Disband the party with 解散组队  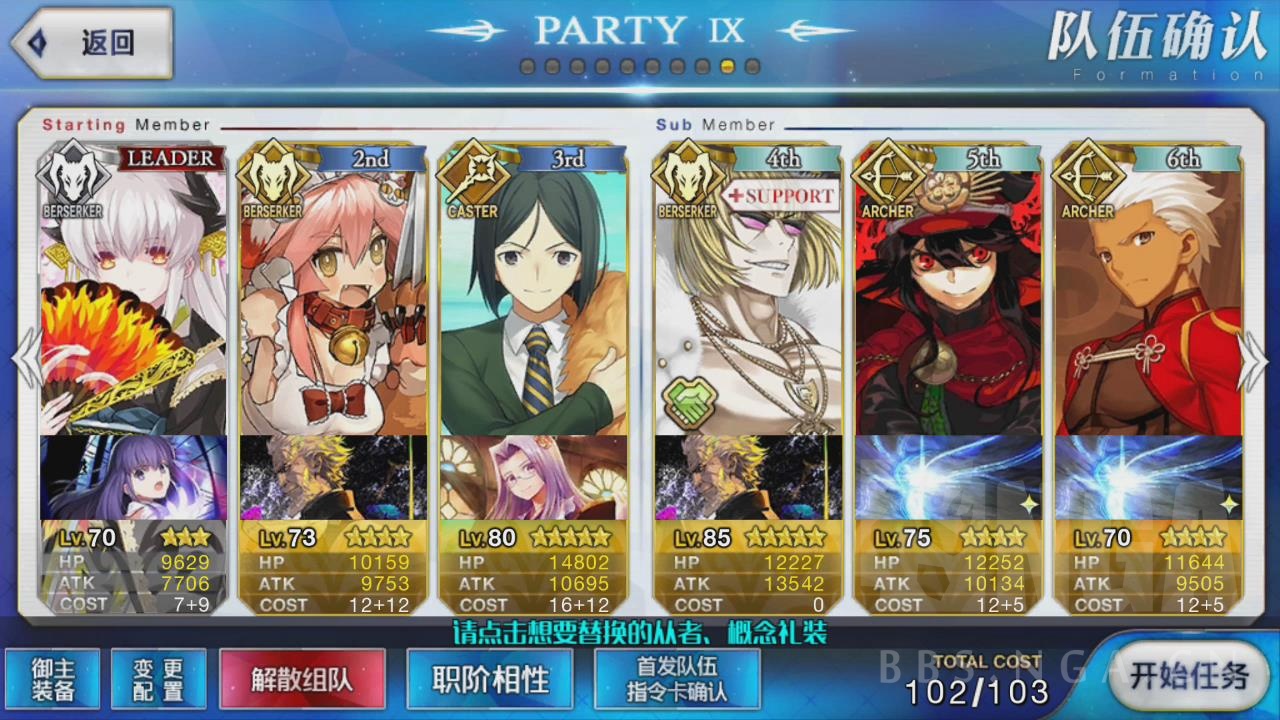pos(302,679)
